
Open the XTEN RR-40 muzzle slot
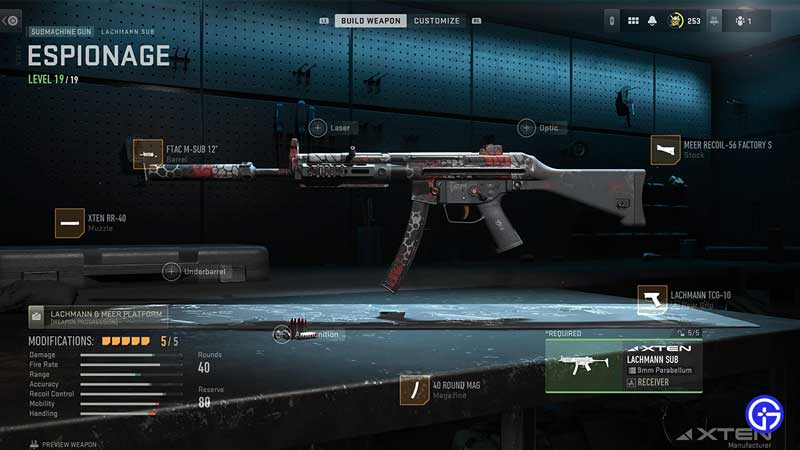[x=70, y=222]
